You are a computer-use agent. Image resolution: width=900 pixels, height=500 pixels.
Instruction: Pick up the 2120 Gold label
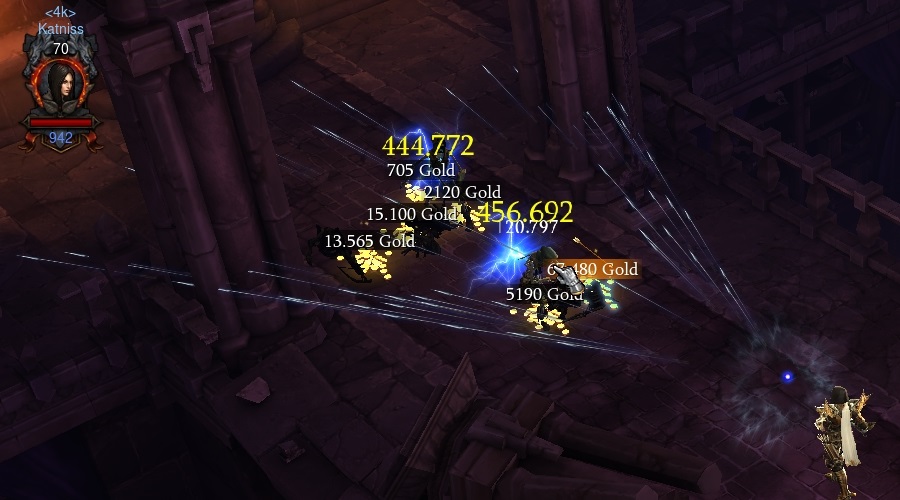(x=462, y=192)
